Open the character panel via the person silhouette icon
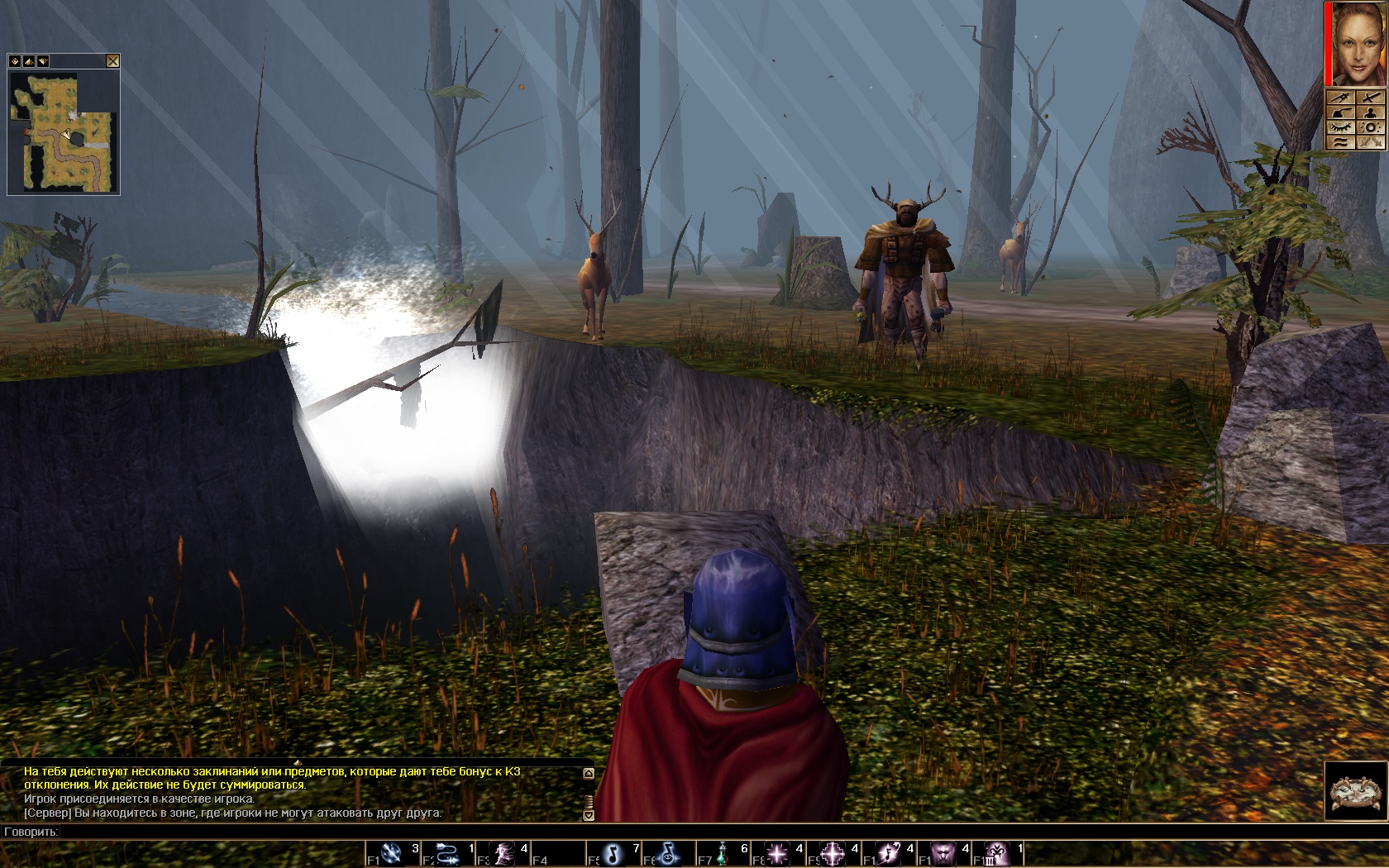 (x=1371, y=112)
